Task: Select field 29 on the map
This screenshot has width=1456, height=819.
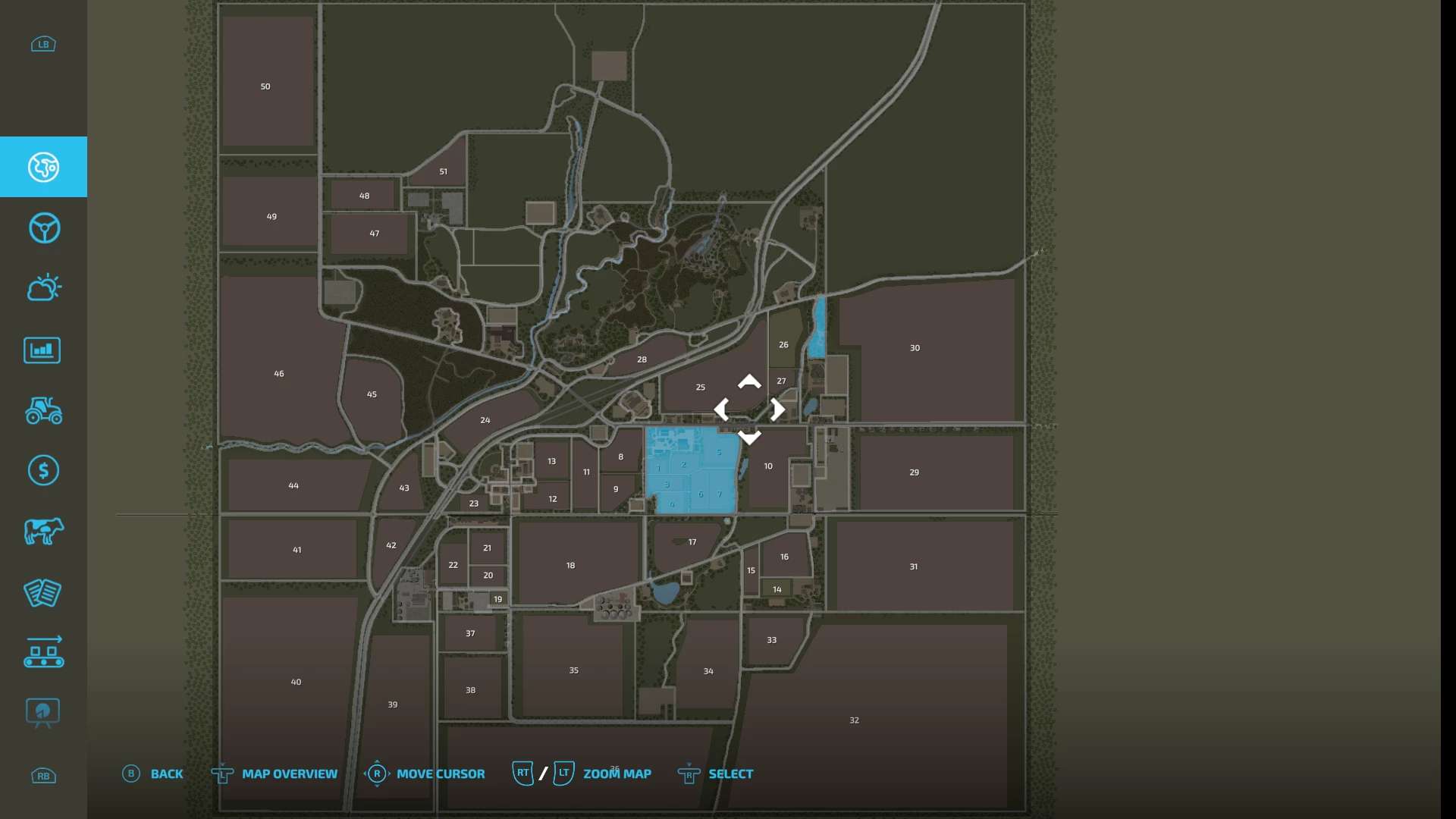Action: click(x=914, y=472)
